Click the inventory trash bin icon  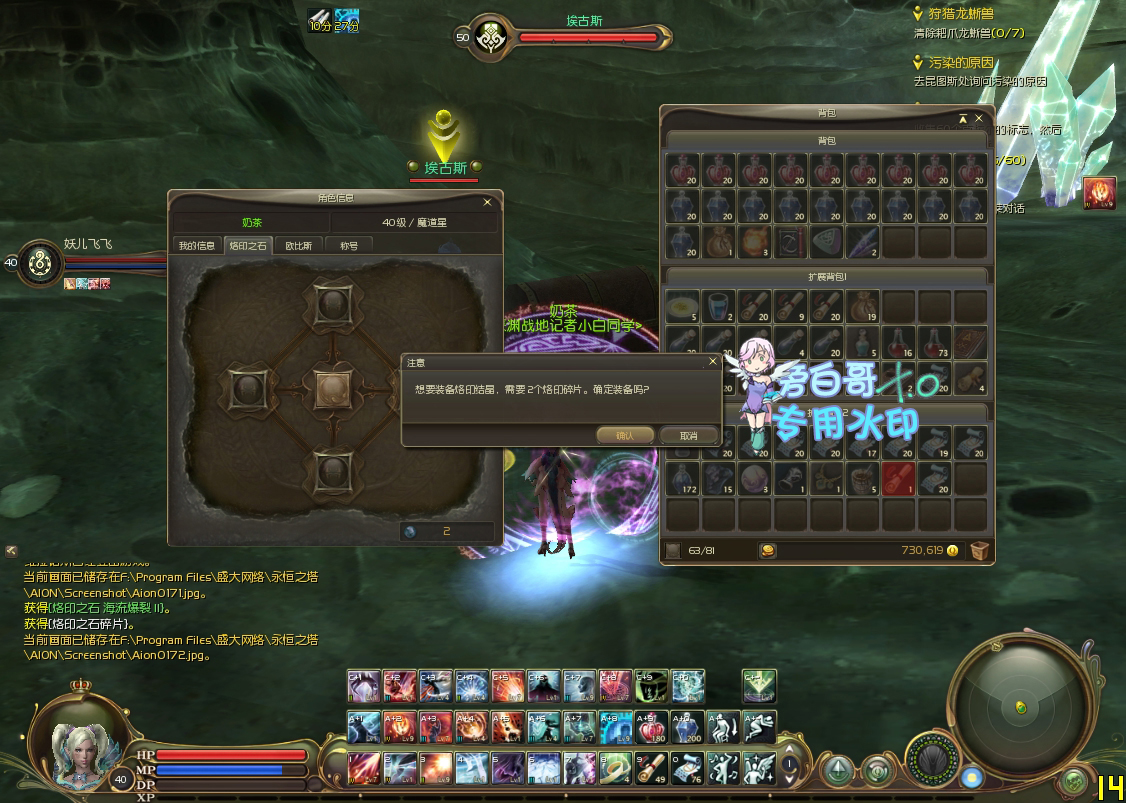[x=979, y=550]
